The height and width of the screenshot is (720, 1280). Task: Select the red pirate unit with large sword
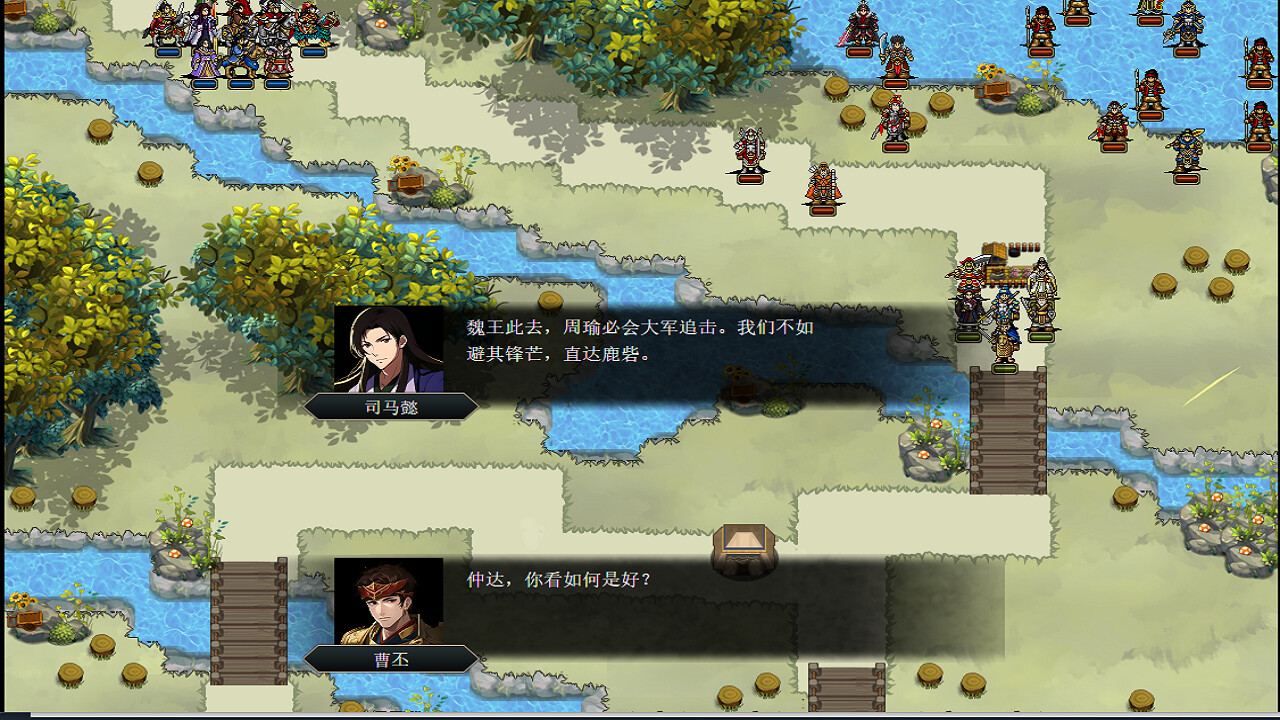968,272
